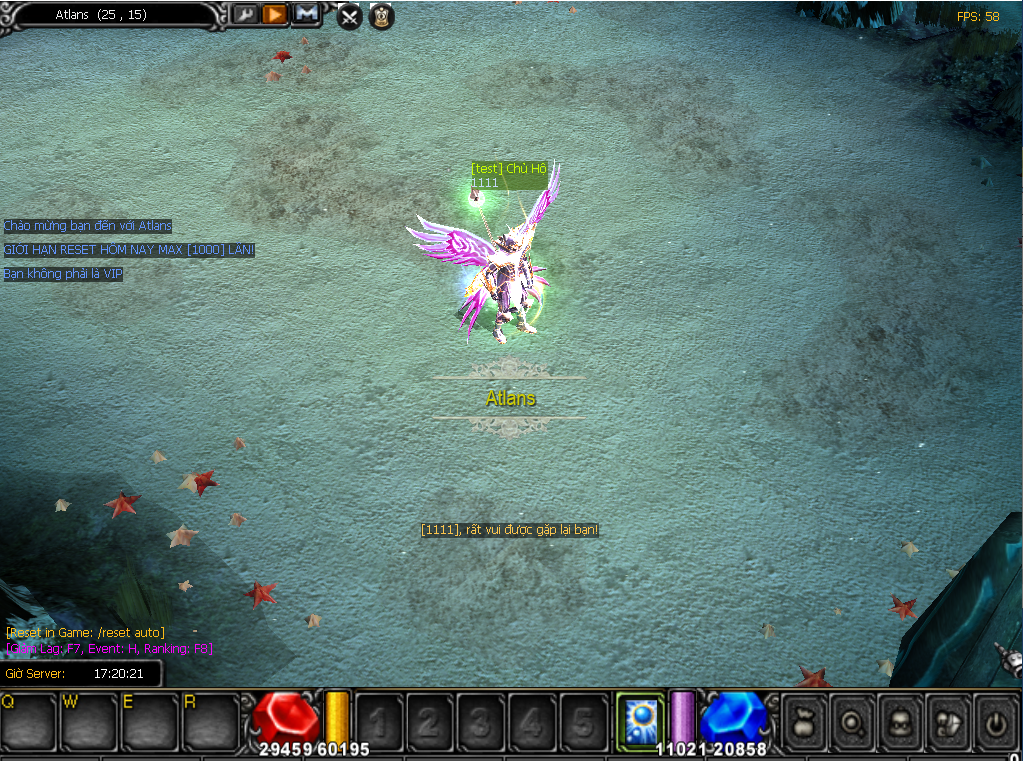Select the R hotkey slot
Viewport: 1023px width, 761px height.
(212, 720)
